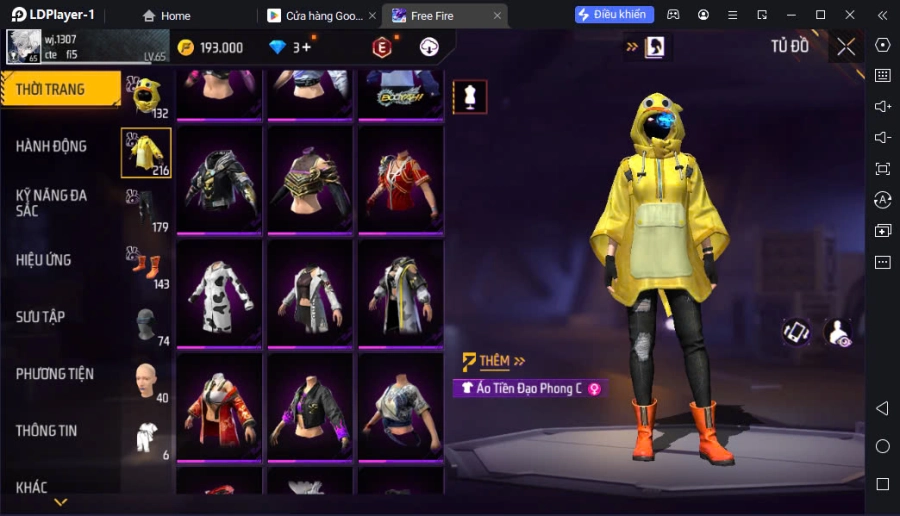Open the Hiệu Ứng category
The width and height of the screenshot is (900, 516).
click(x=44, y=260)
